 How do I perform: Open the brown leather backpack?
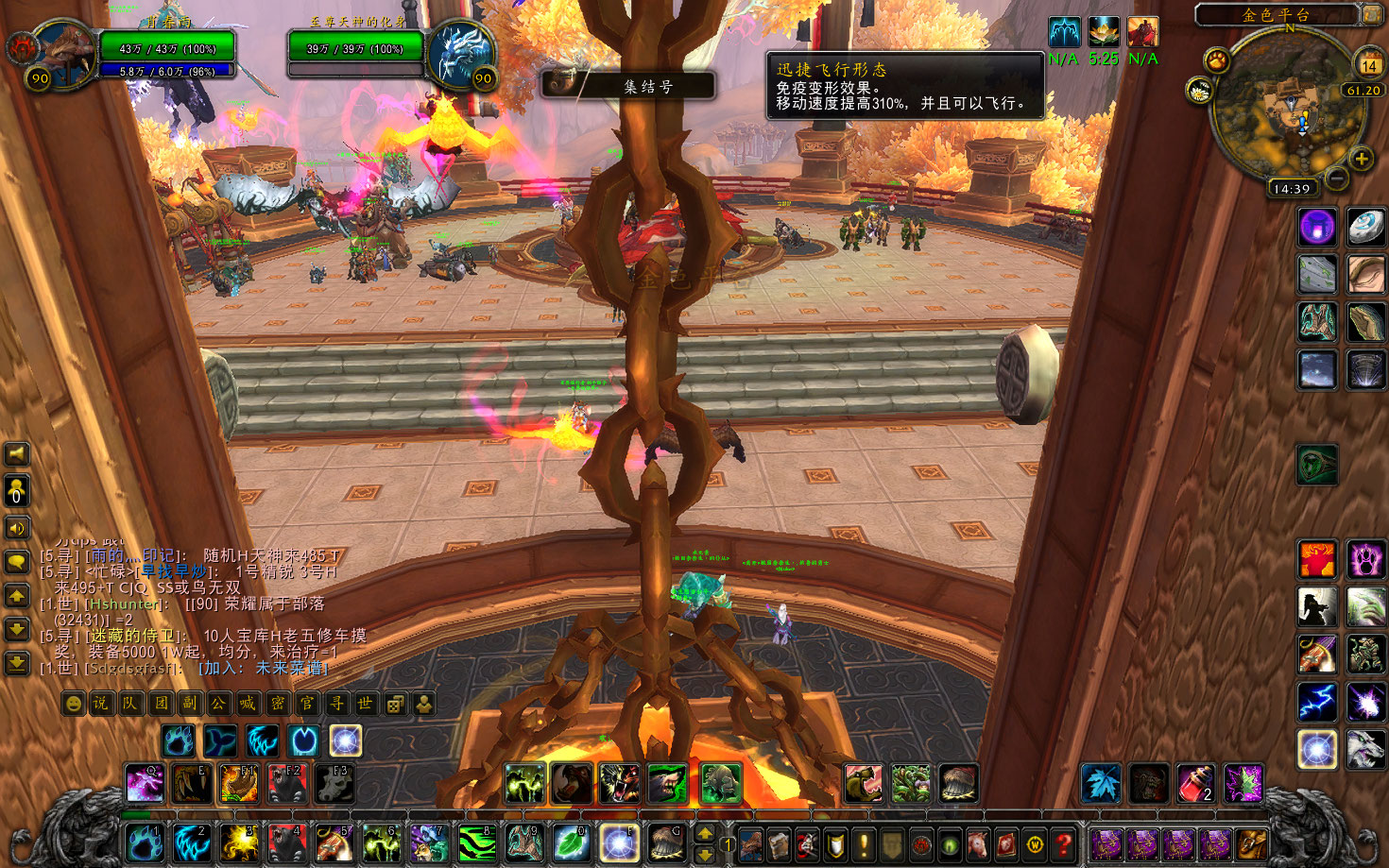point(1252,843)
